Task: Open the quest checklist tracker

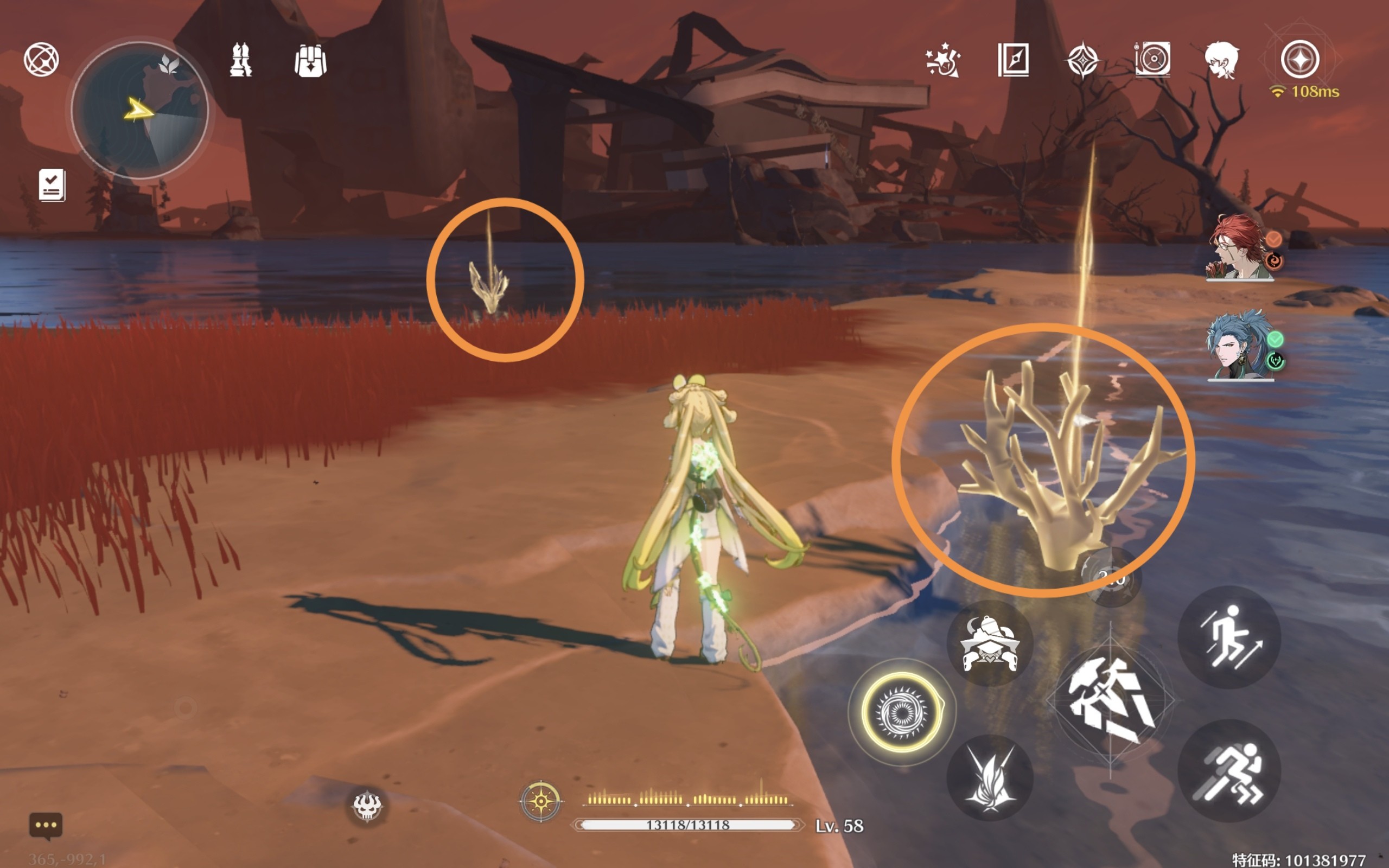Action: (52, 185)
